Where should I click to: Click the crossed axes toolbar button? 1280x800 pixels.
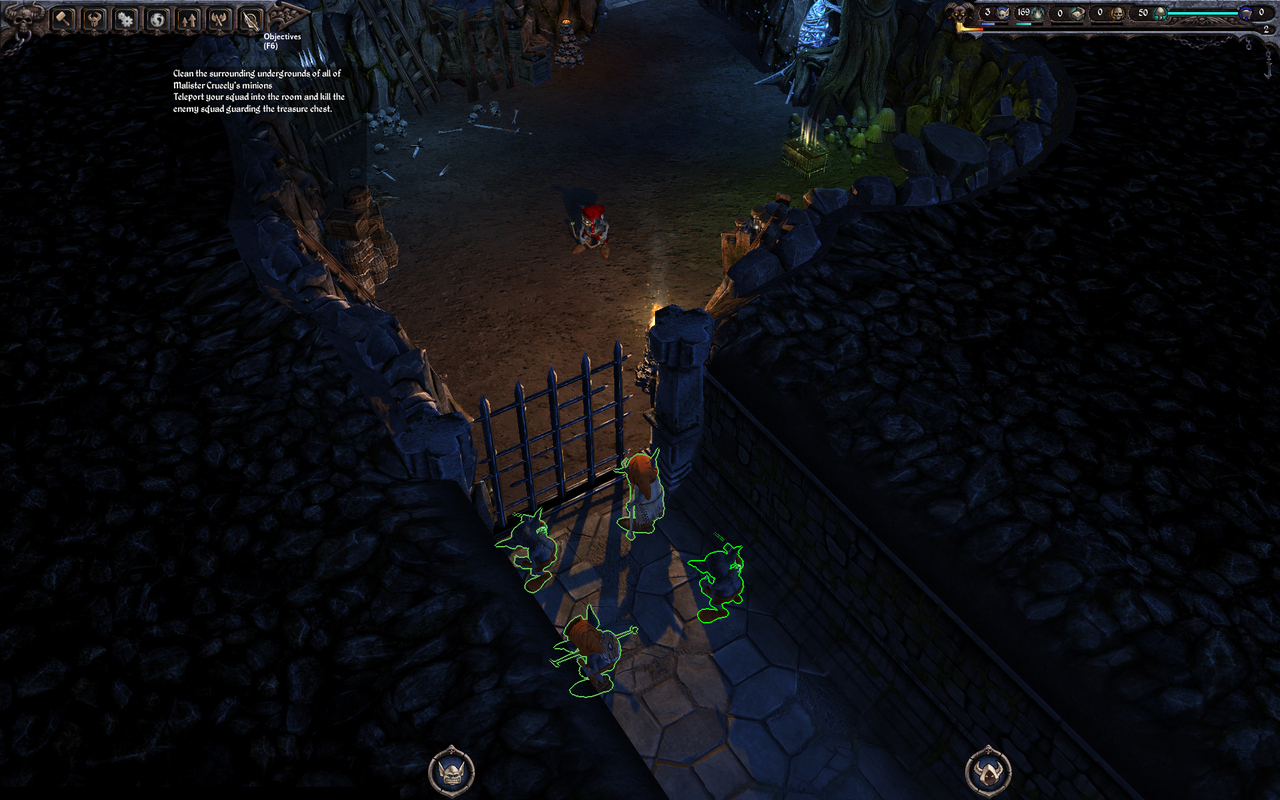tap(219, 18)
